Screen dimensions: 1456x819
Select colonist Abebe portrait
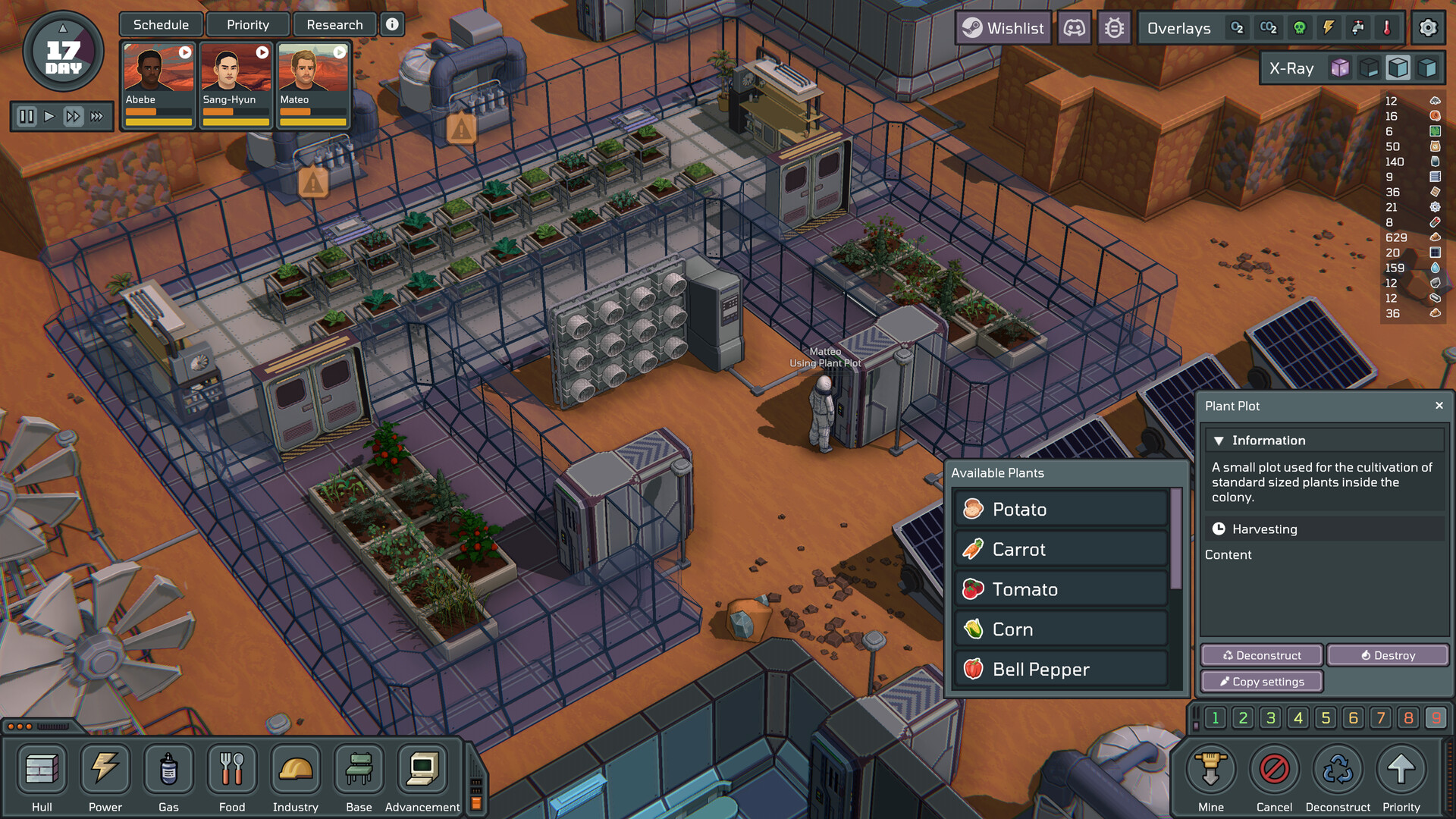point(158,83)
